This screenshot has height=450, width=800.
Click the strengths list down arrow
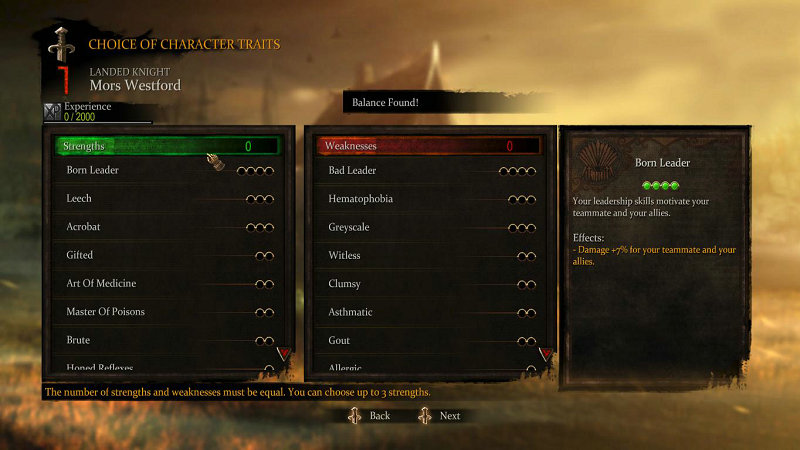coord(283,352)
